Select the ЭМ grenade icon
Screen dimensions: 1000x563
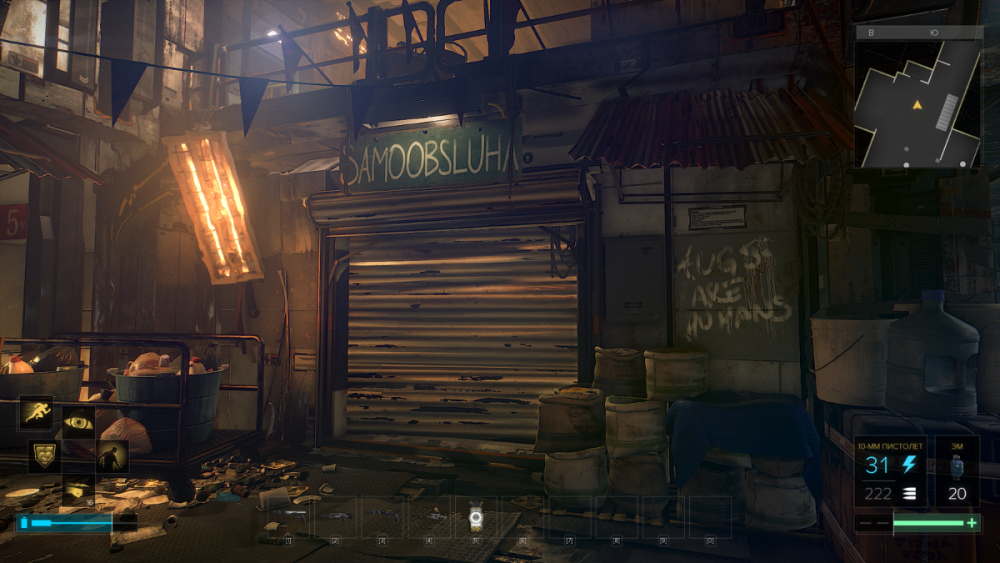pyautogui.click(x=957, y=472)
